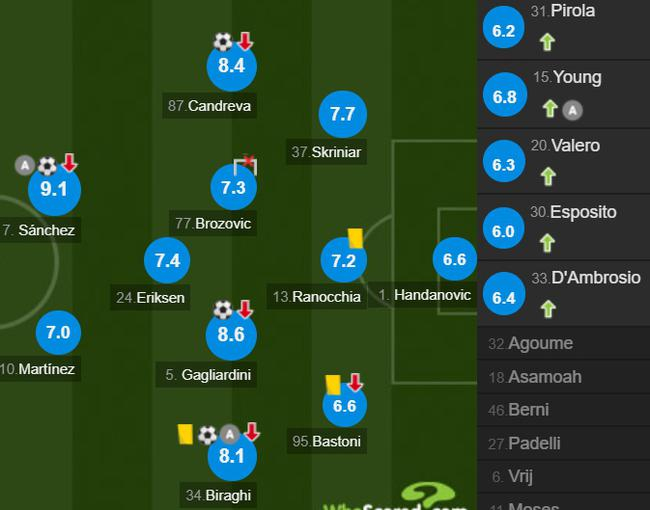Image resolution: width=650 pixels, height=510 pixels.
Task: Click Skriniar's 7.7 rating circle
Action: [342, 115]
